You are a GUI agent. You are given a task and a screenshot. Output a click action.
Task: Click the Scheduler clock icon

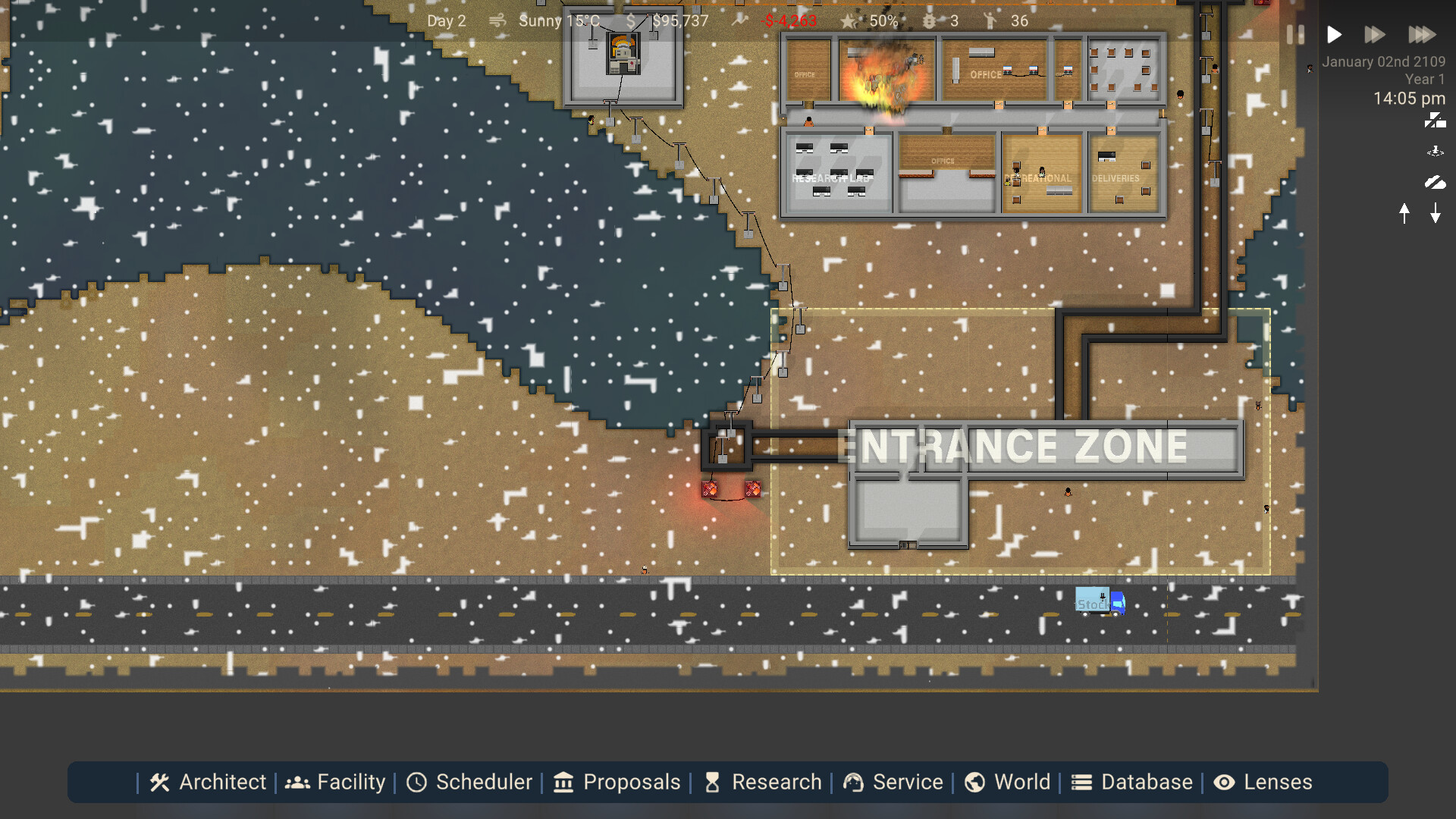(x=418, y=782)
